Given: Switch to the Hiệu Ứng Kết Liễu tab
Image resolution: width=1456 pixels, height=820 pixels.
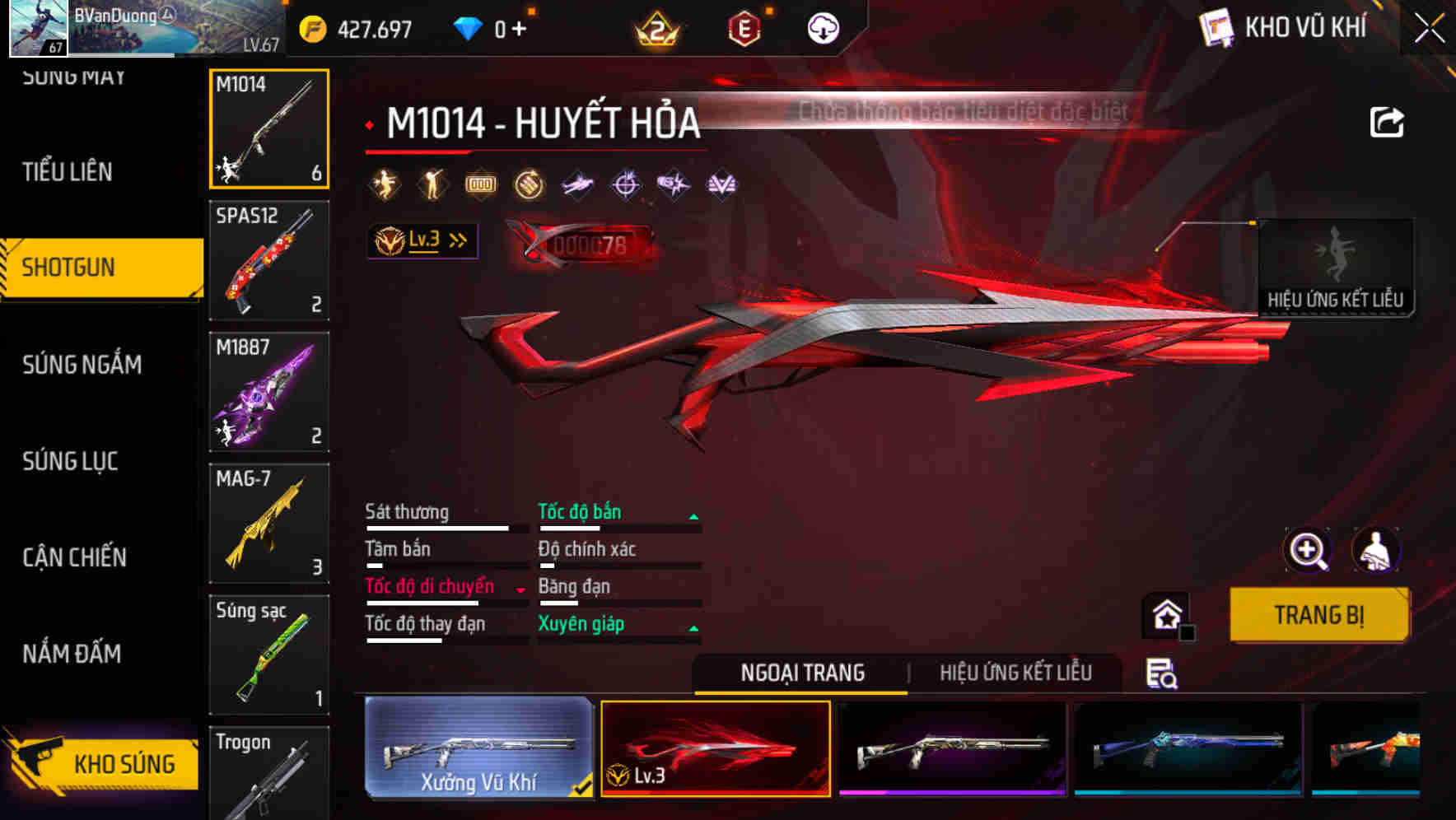Looking at the screenshot, I should pyautogui.click(x=1016, y=673).
